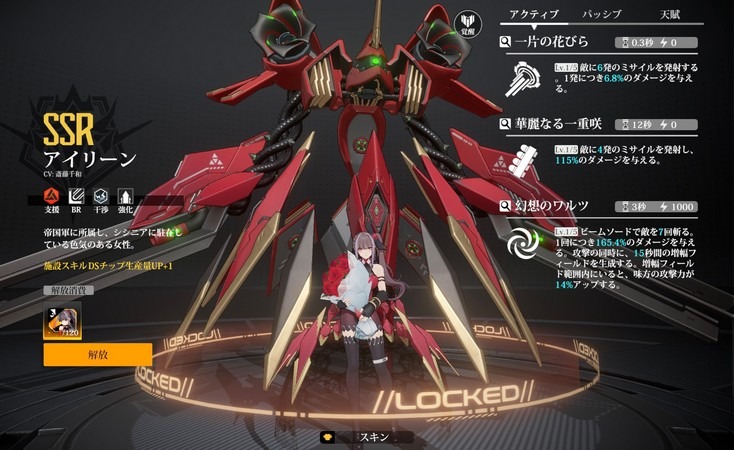734x450 pixels.
Task: Click the 干渉 interference trait icon
Action: [100, 196]
